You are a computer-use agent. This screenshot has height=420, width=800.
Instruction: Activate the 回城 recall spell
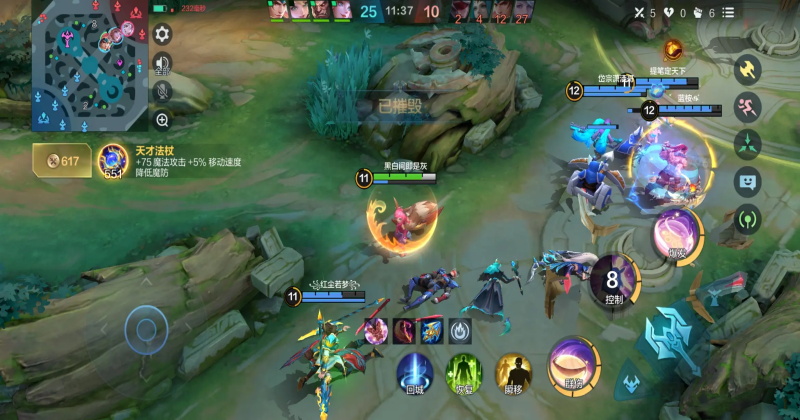(416, 369)
